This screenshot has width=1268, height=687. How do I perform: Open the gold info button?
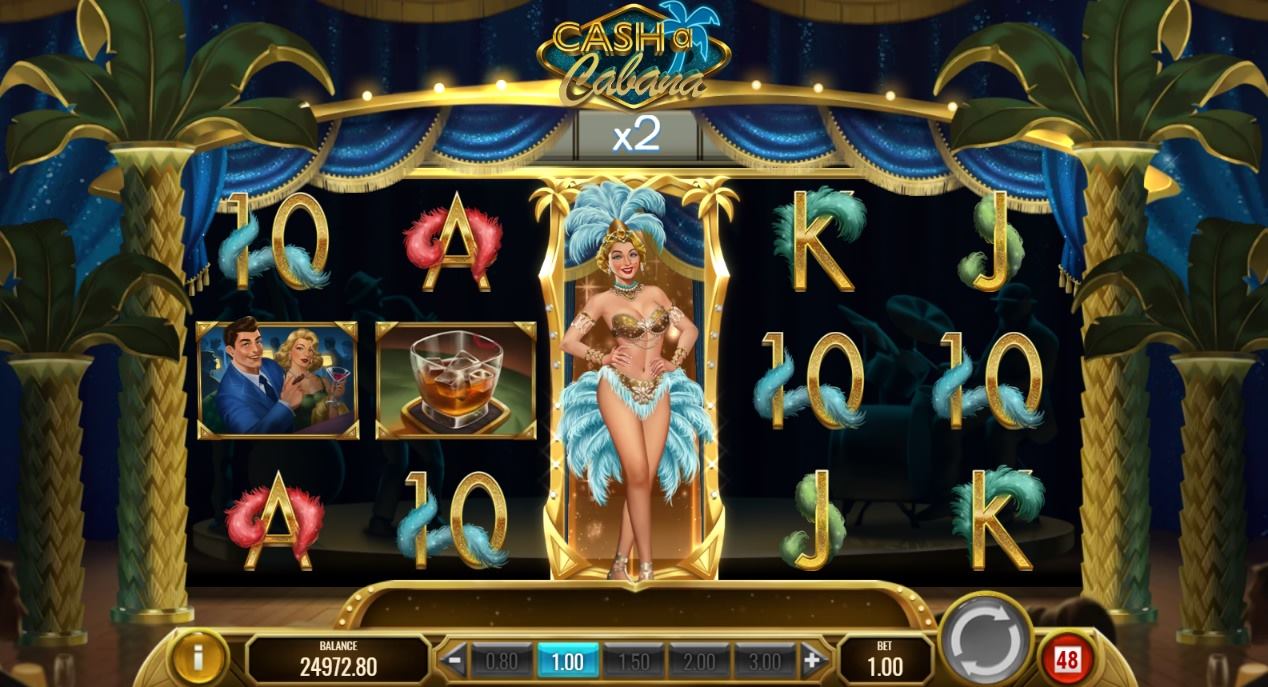point(198,657)
